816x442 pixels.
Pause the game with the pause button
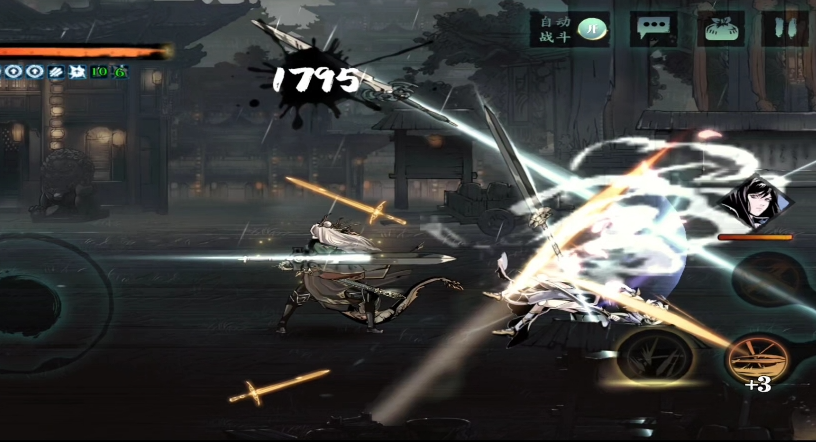(786, 29)
